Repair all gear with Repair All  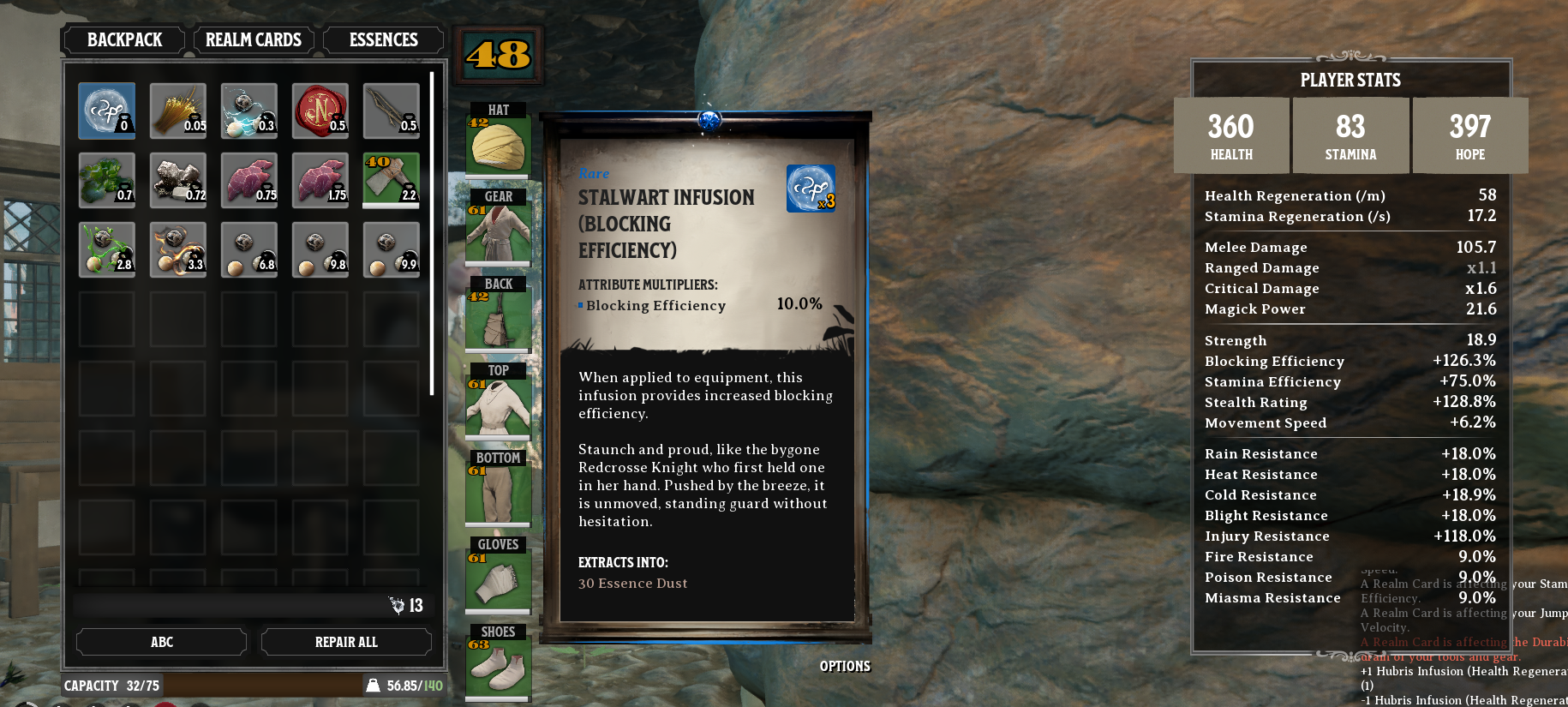click(x=345, y=642)
